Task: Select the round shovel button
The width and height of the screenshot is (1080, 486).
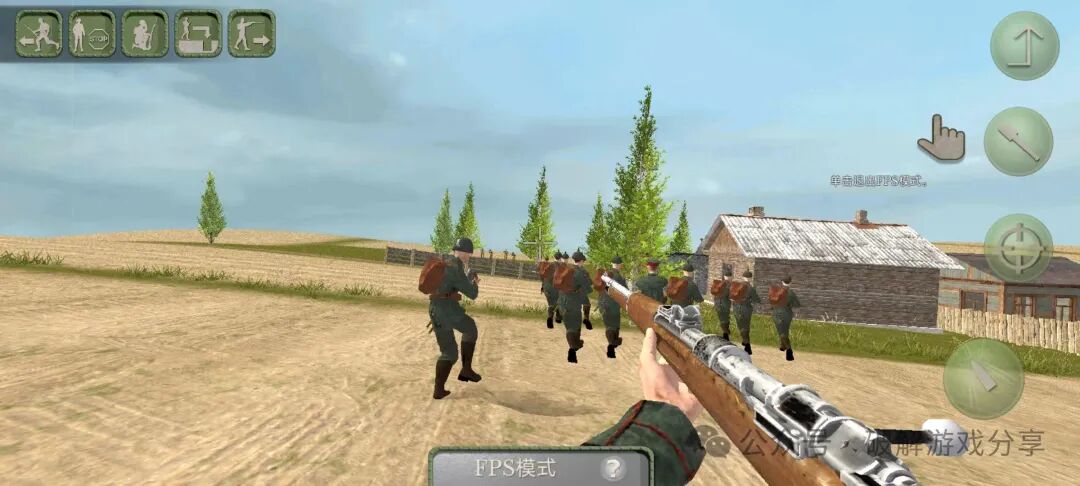Action: (x=1018, y=142)
